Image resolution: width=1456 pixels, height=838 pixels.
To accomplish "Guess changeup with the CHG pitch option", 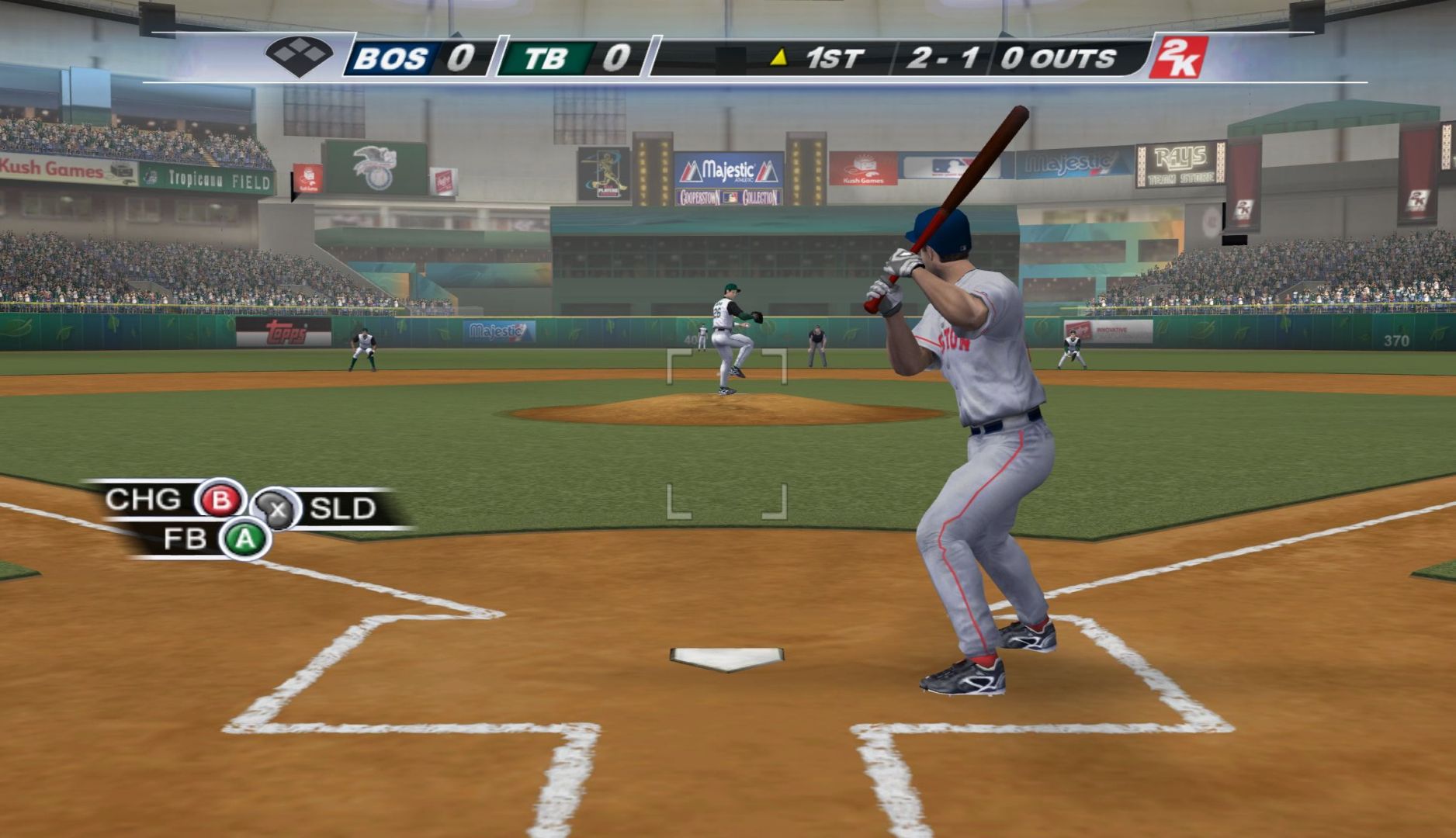I will [x=220, y=500].
